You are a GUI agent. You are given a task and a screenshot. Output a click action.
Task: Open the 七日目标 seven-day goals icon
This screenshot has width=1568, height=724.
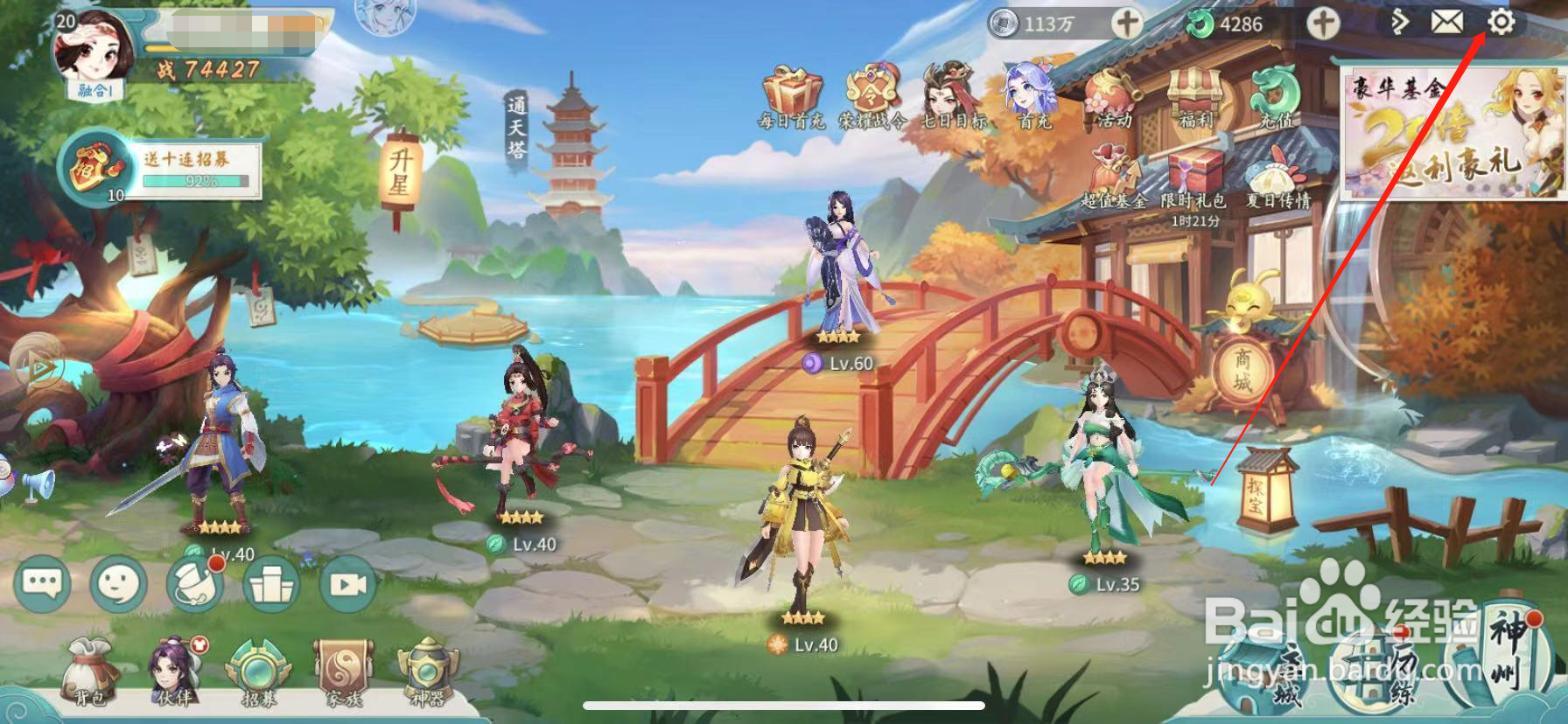tap(947, 92)
